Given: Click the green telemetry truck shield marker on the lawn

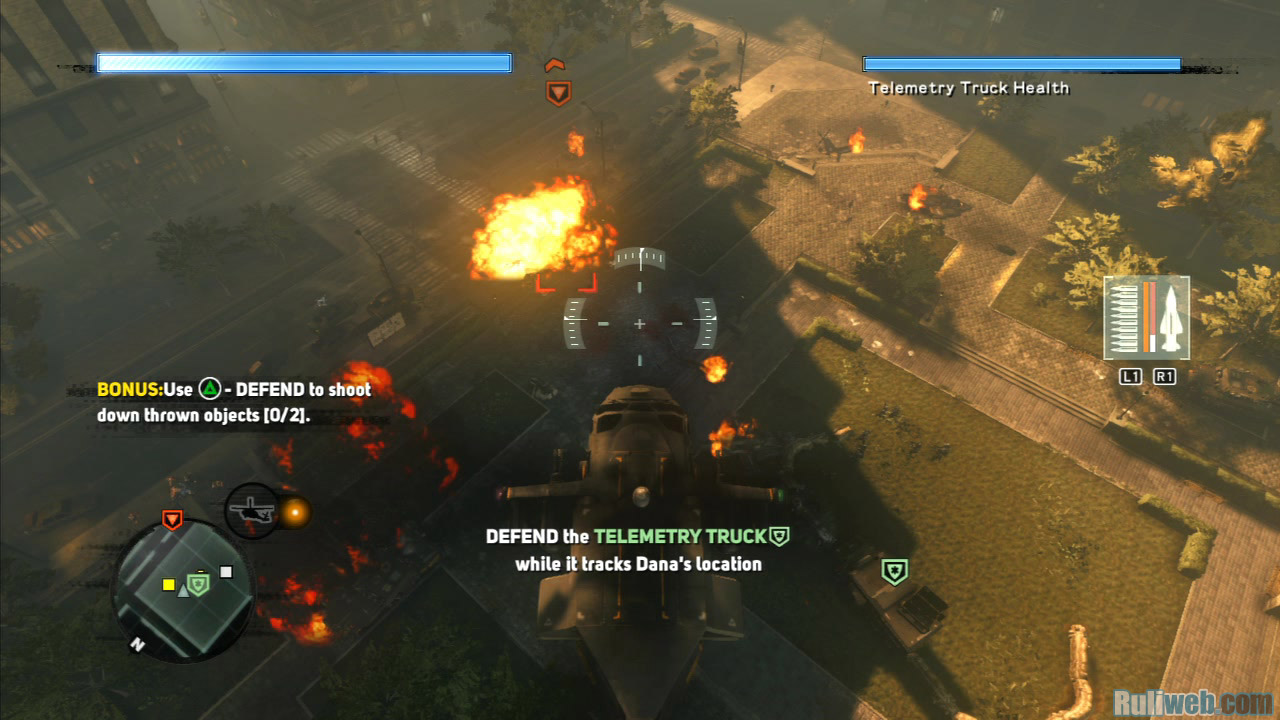Looking at the screenshot, I should 894,572.
